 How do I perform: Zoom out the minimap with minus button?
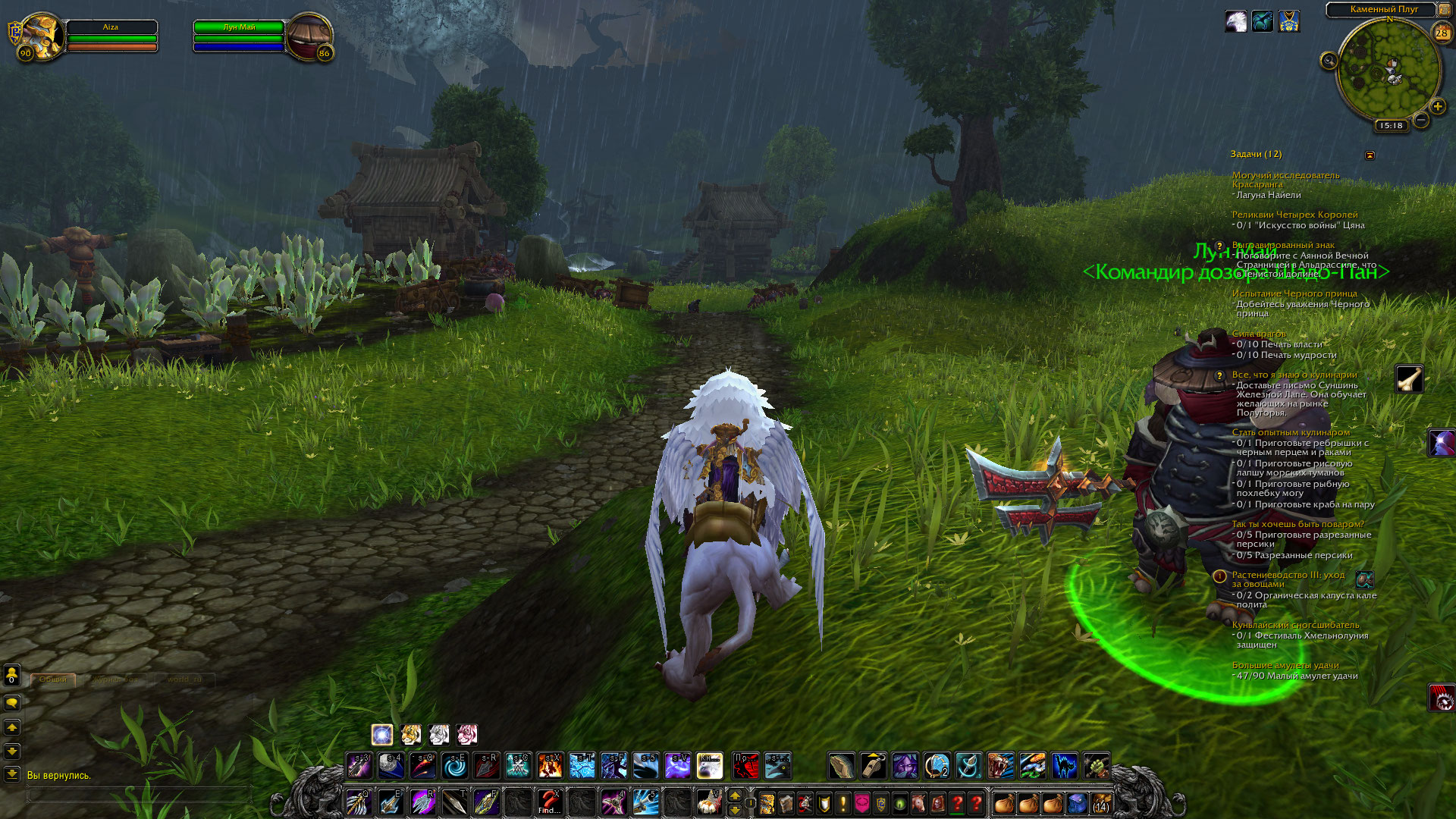[1421, 120]
